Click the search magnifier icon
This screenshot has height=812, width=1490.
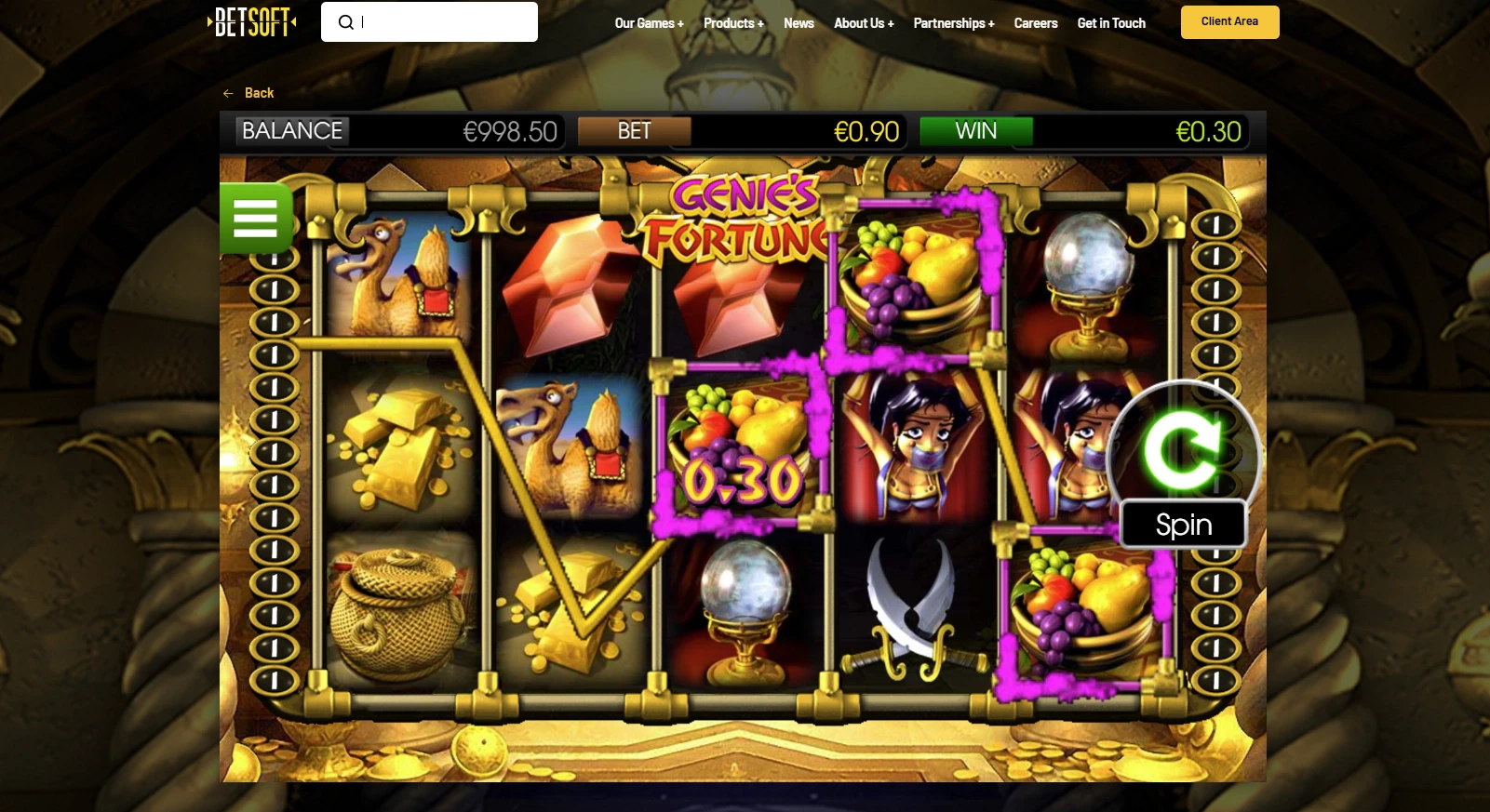tap(346, 21)
